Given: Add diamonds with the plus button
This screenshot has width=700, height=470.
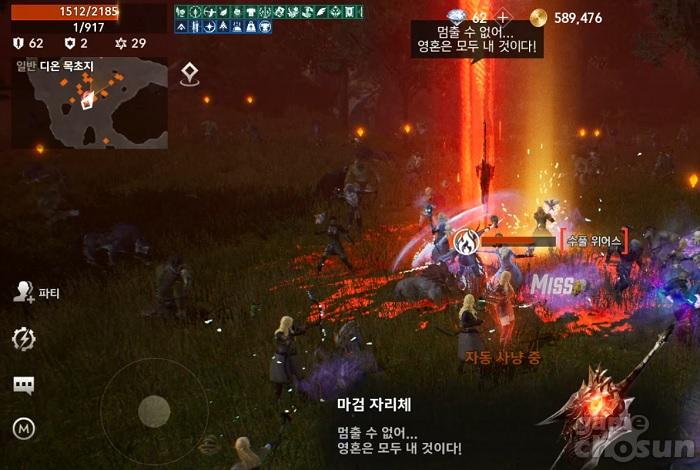Looking at the screenshot, I should click(x=504, y=18).
